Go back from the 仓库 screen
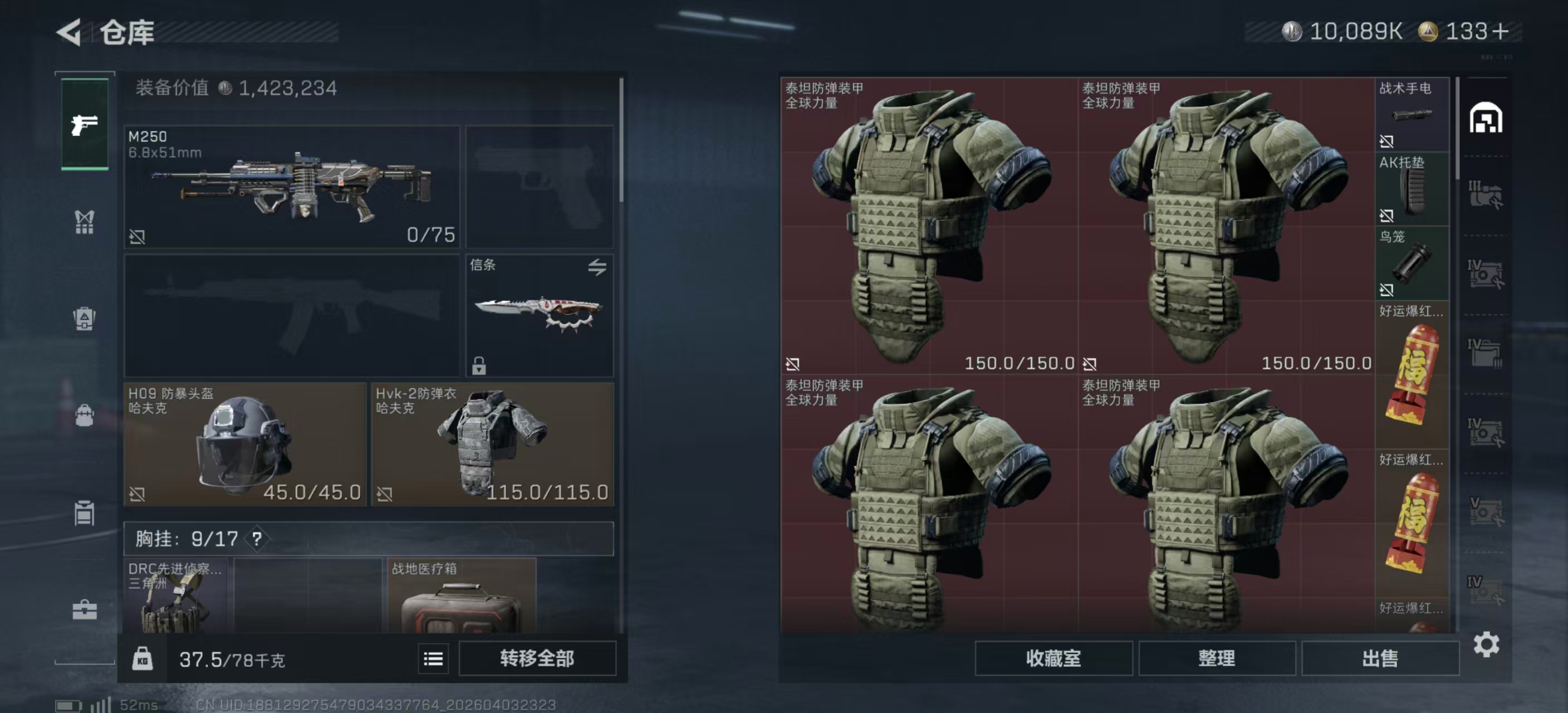 click(x=69, y=32)
